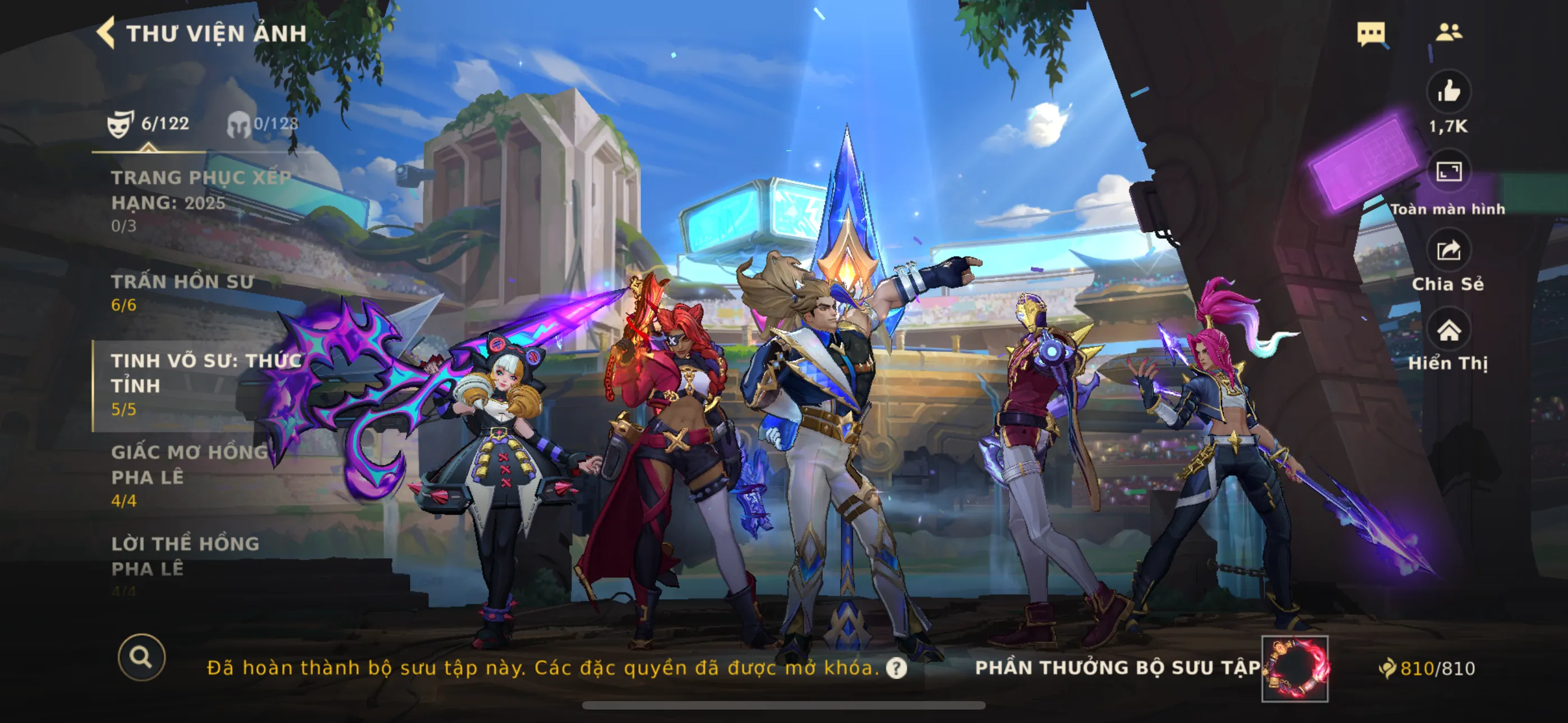The width and height of the screenshot is (1568, 723).
Task: Like the collection with thumbs-up button
Action: pos(1449,92)
